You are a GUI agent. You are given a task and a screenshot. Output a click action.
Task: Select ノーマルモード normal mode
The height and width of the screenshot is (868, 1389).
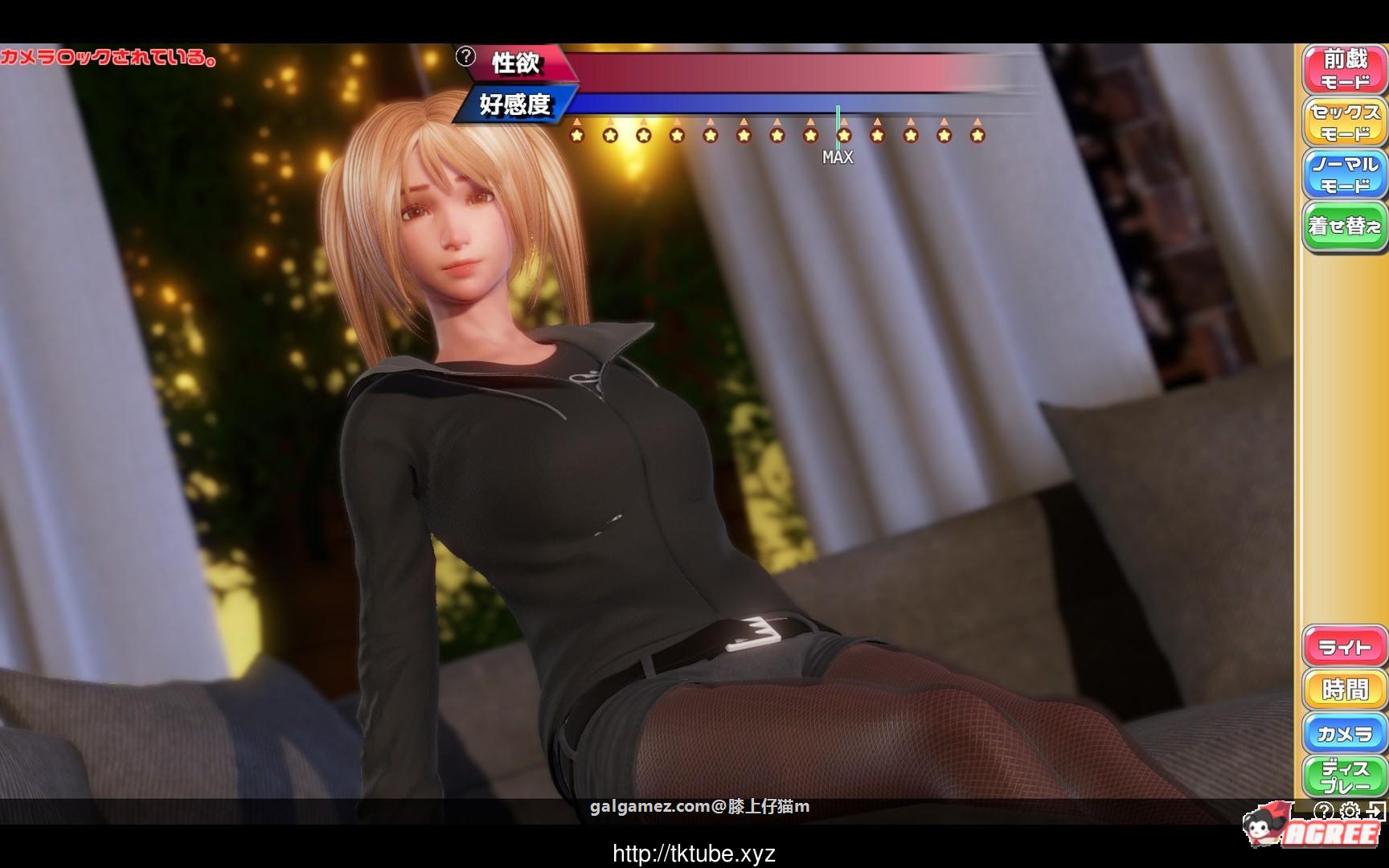(x=1346, y=173)
